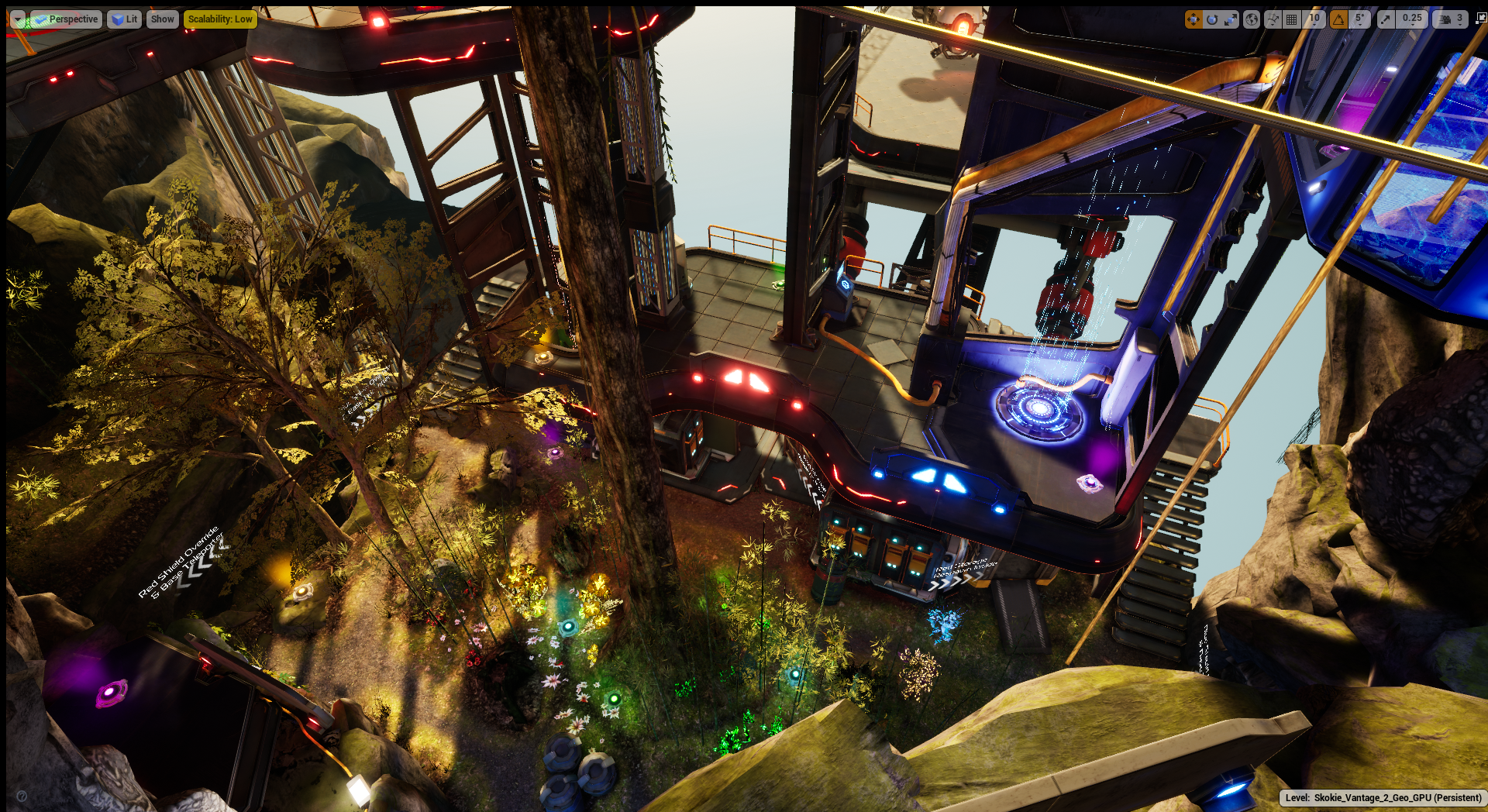Image resolution: width=1488 pixels, height=812 pixels.
Task: Open the 5° rotation snap dropdown
Action: (x=1359, y=19)
